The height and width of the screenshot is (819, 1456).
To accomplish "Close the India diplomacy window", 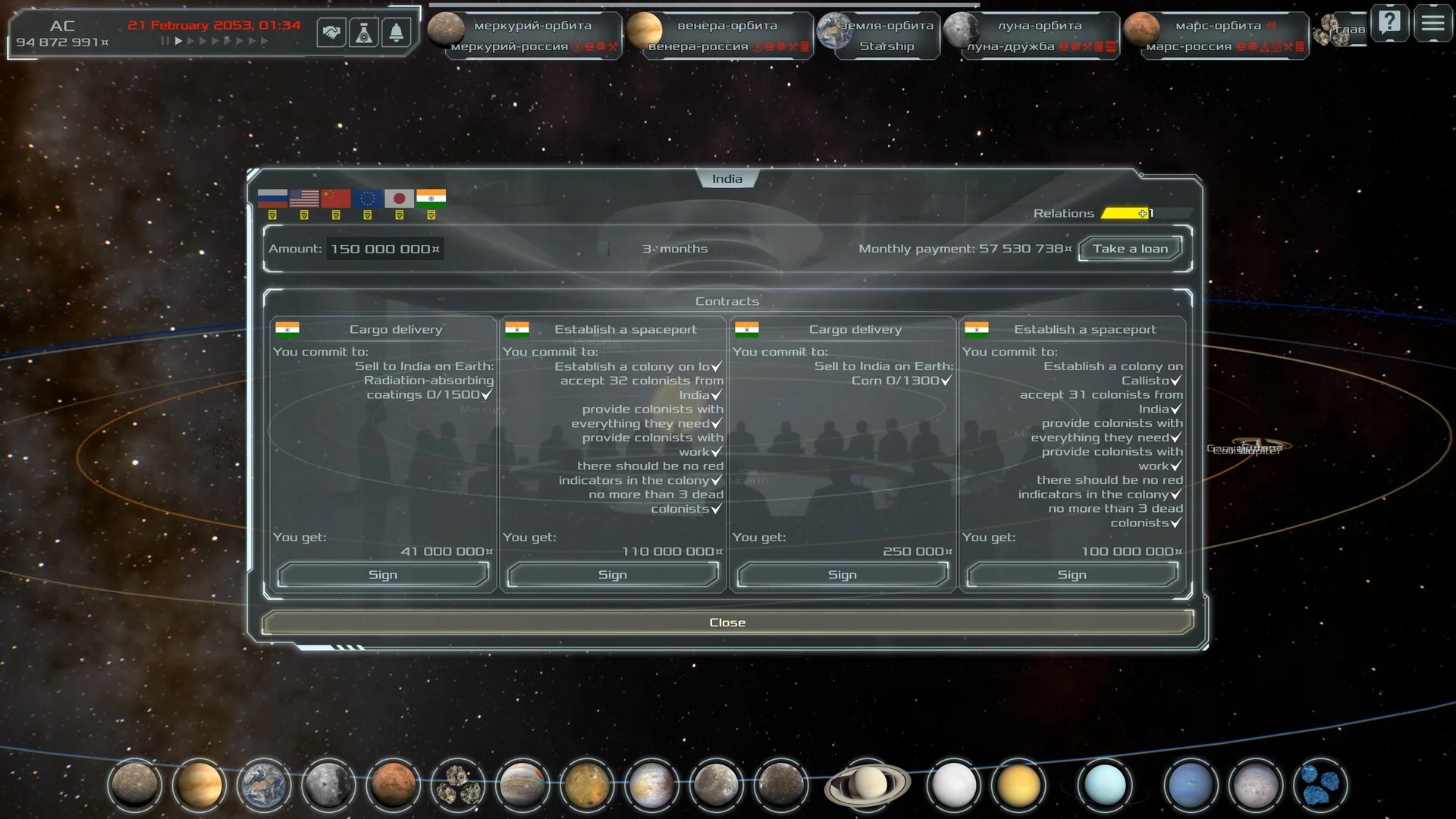I will point(727,623).
